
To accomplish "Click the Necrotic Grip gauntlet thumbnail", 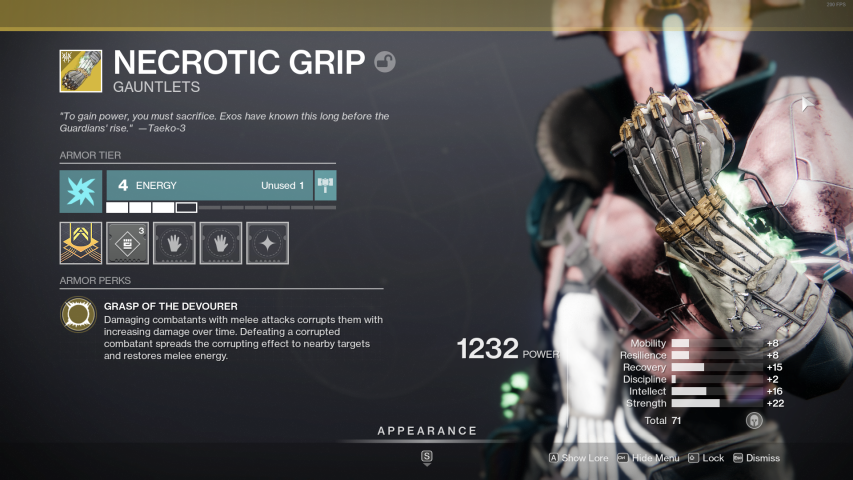I will coord(80,71).
